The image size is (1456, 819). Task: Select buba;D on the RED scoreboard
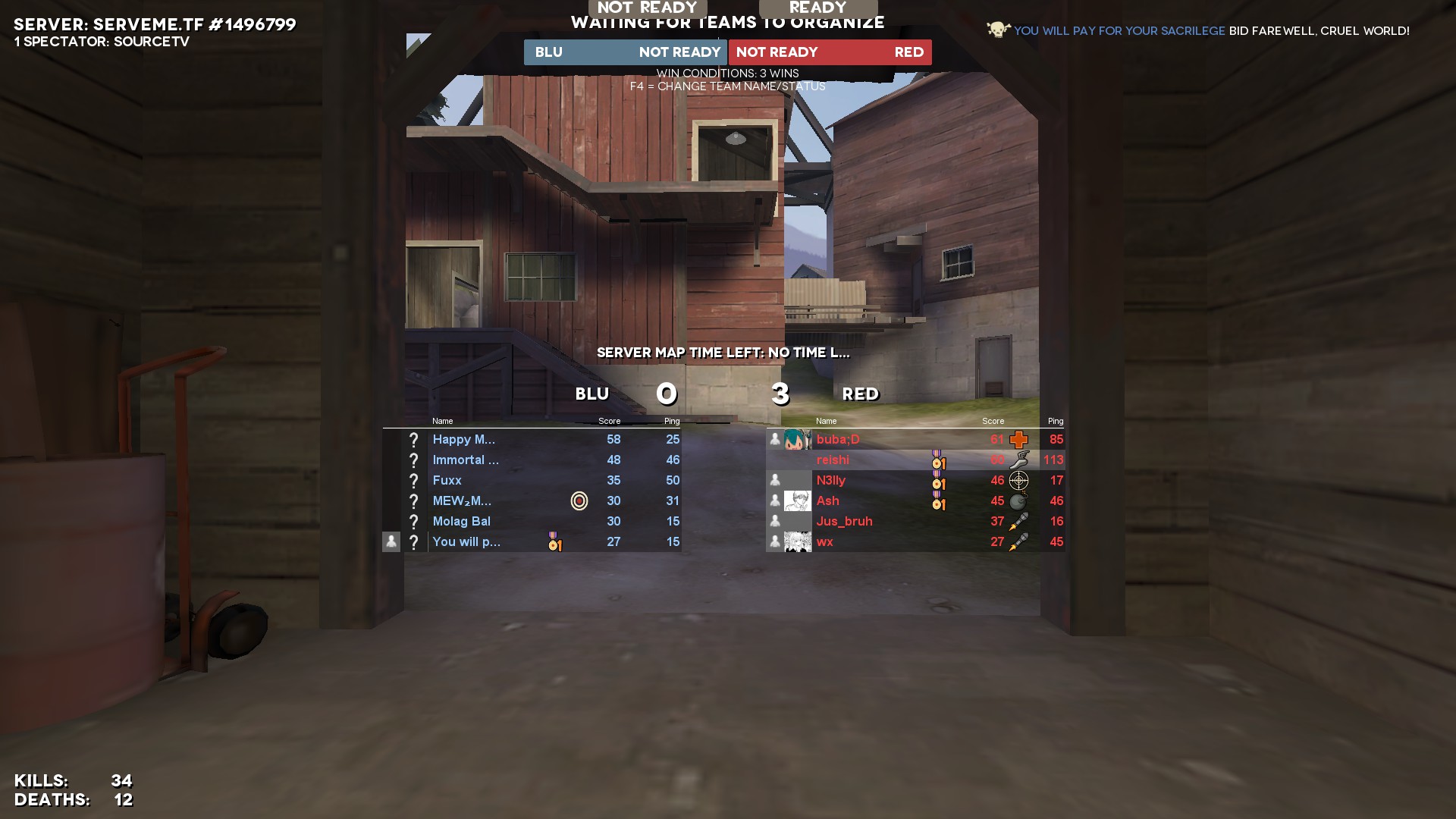pos(838,440)
